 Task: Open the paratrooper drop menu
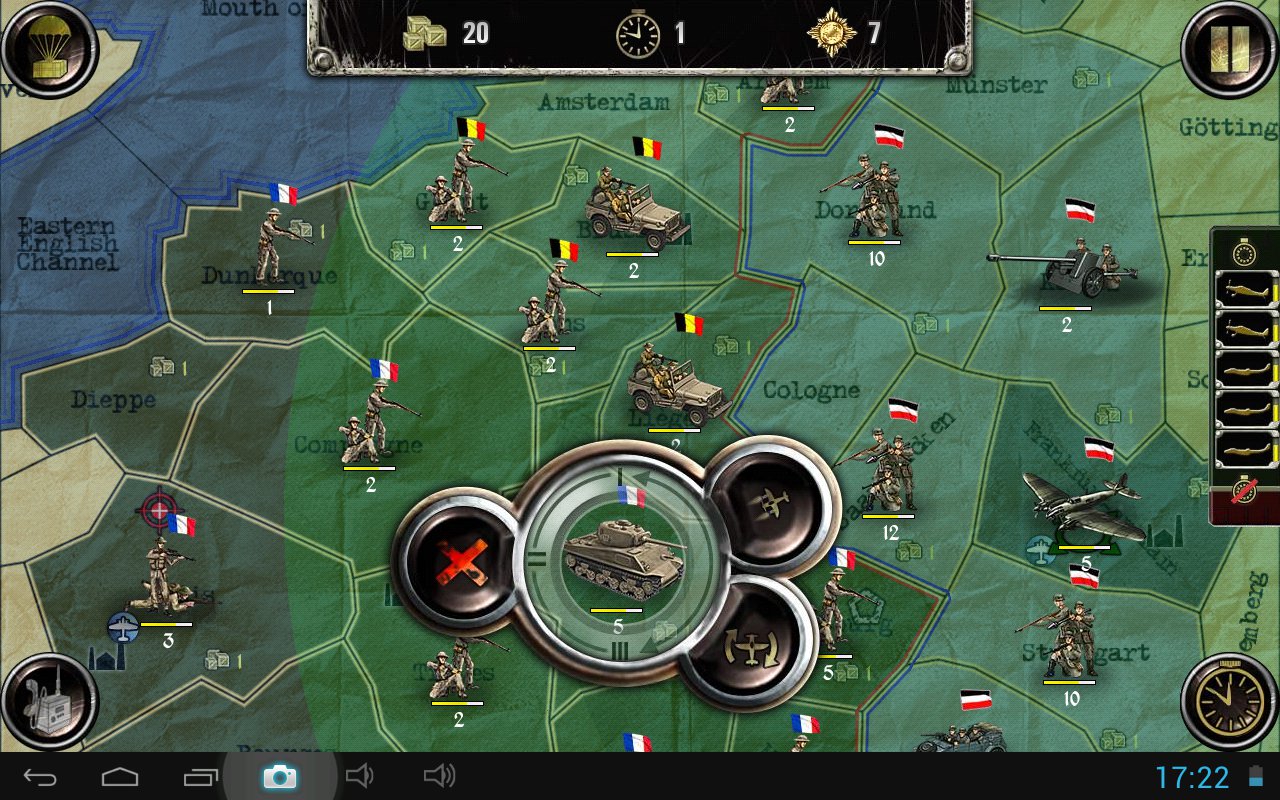click(x=50, y=50)
